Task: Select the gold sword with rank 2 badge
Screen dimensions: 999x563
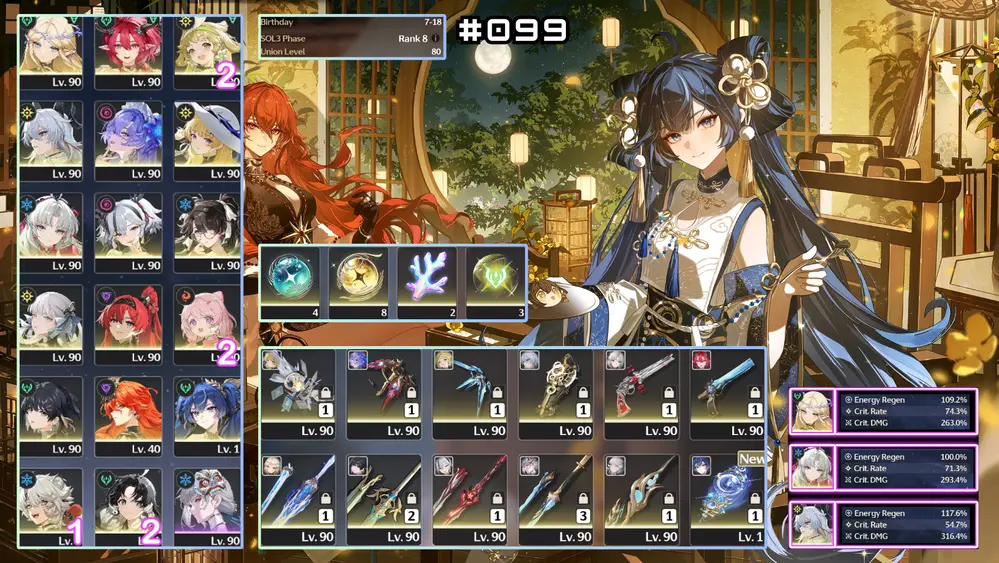Action: [x=383, y=497]
